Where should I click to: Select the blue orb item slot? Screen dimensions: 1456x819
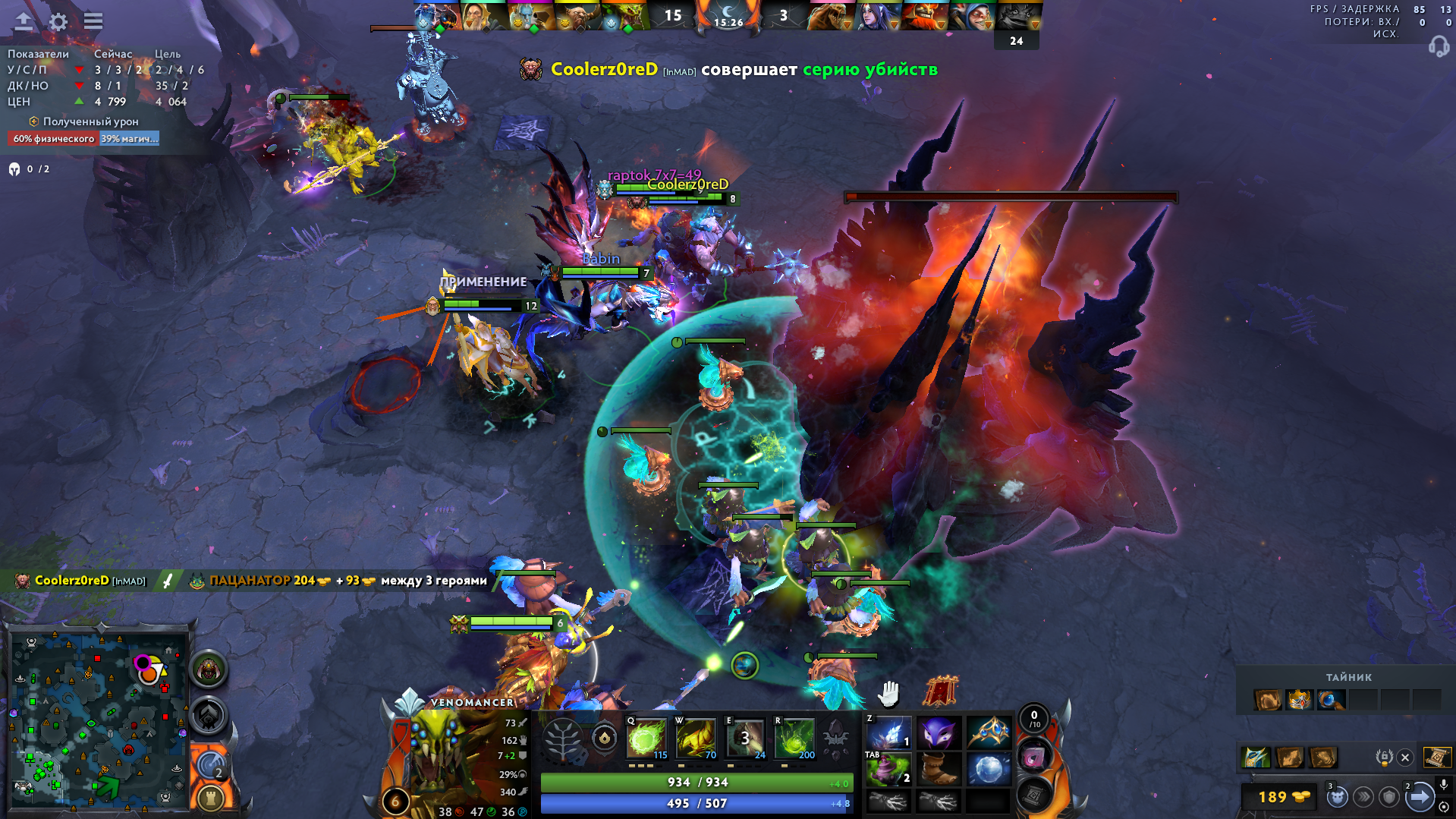pos(988,770)
